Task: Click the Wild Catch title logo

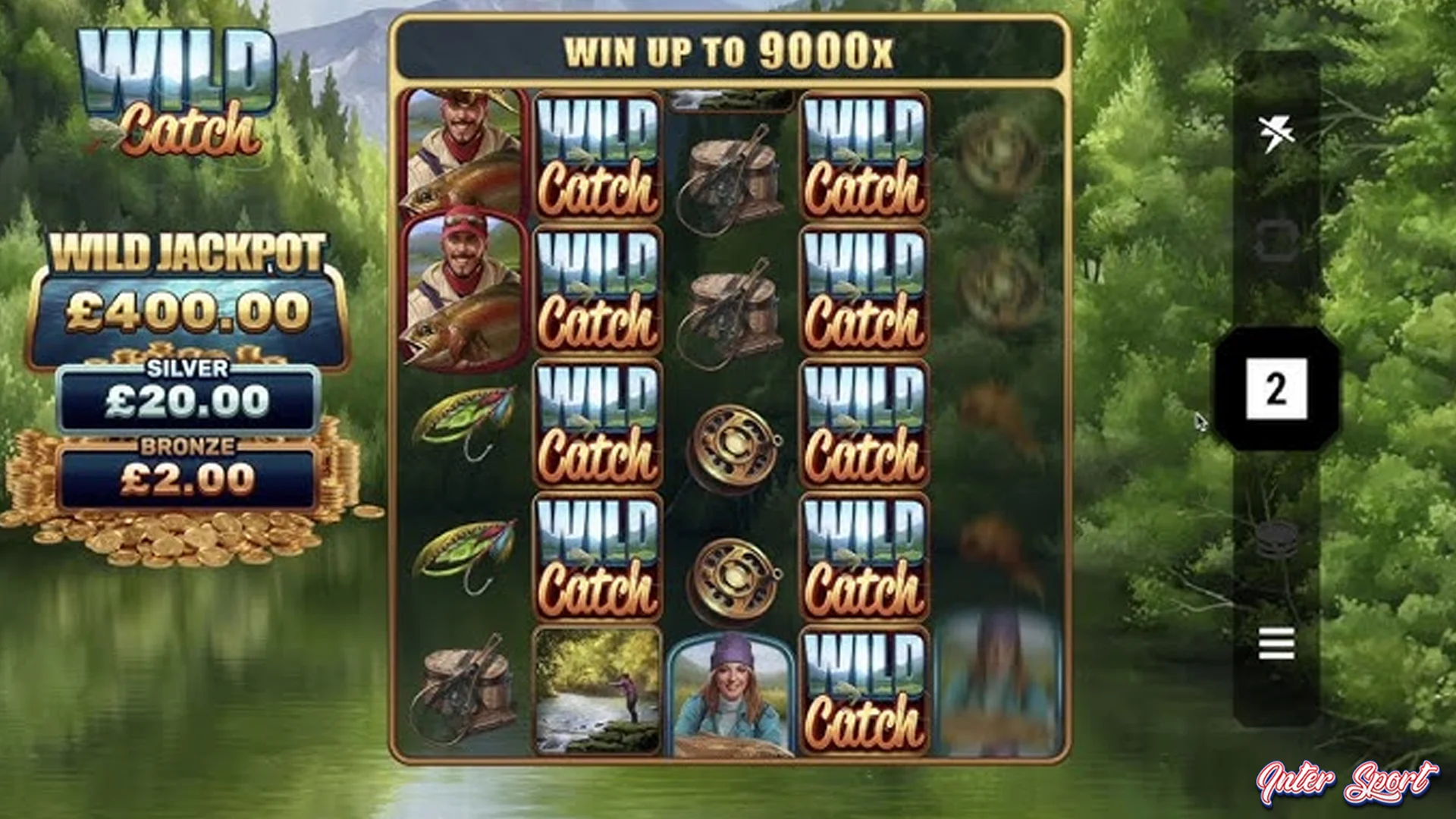Action: click(174, 83)
